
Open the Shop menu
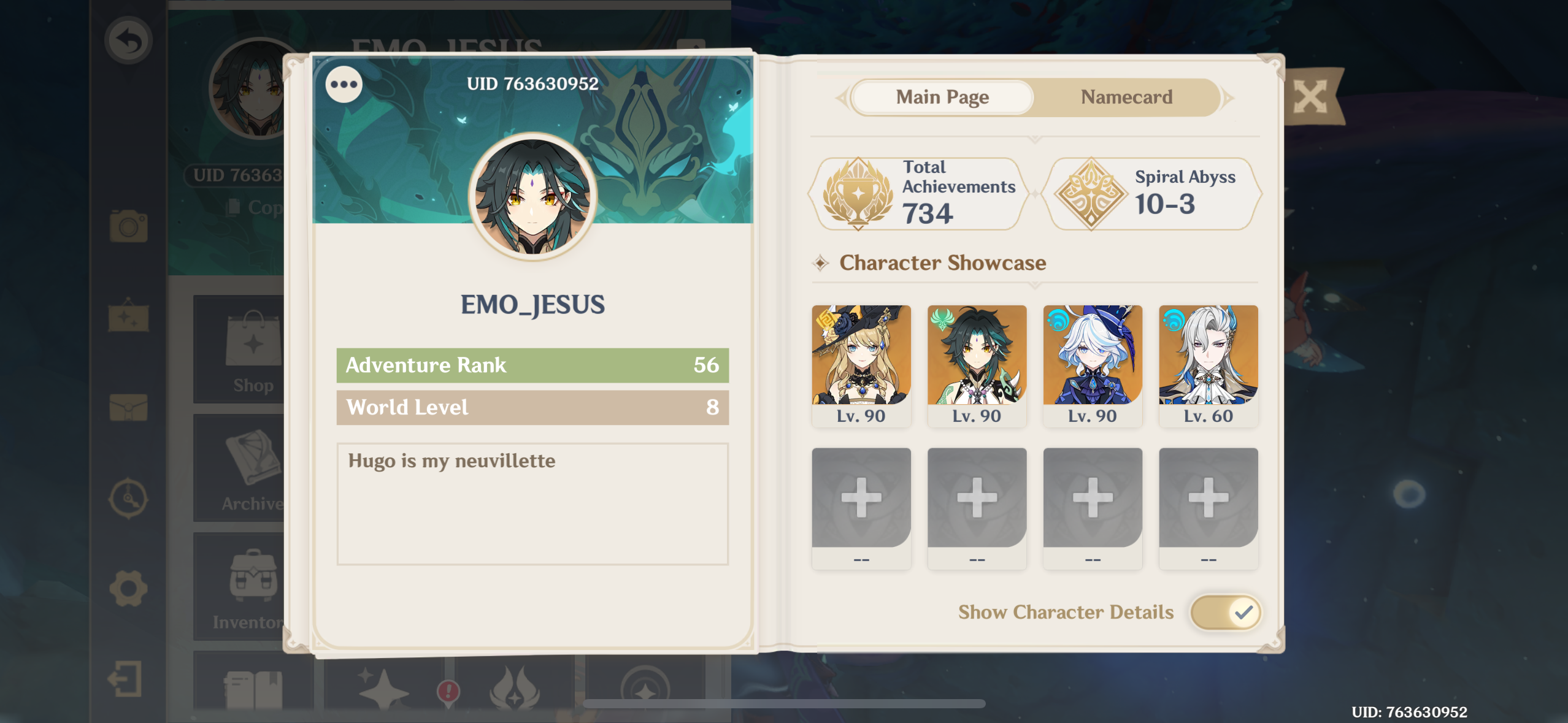pos(252,350)
